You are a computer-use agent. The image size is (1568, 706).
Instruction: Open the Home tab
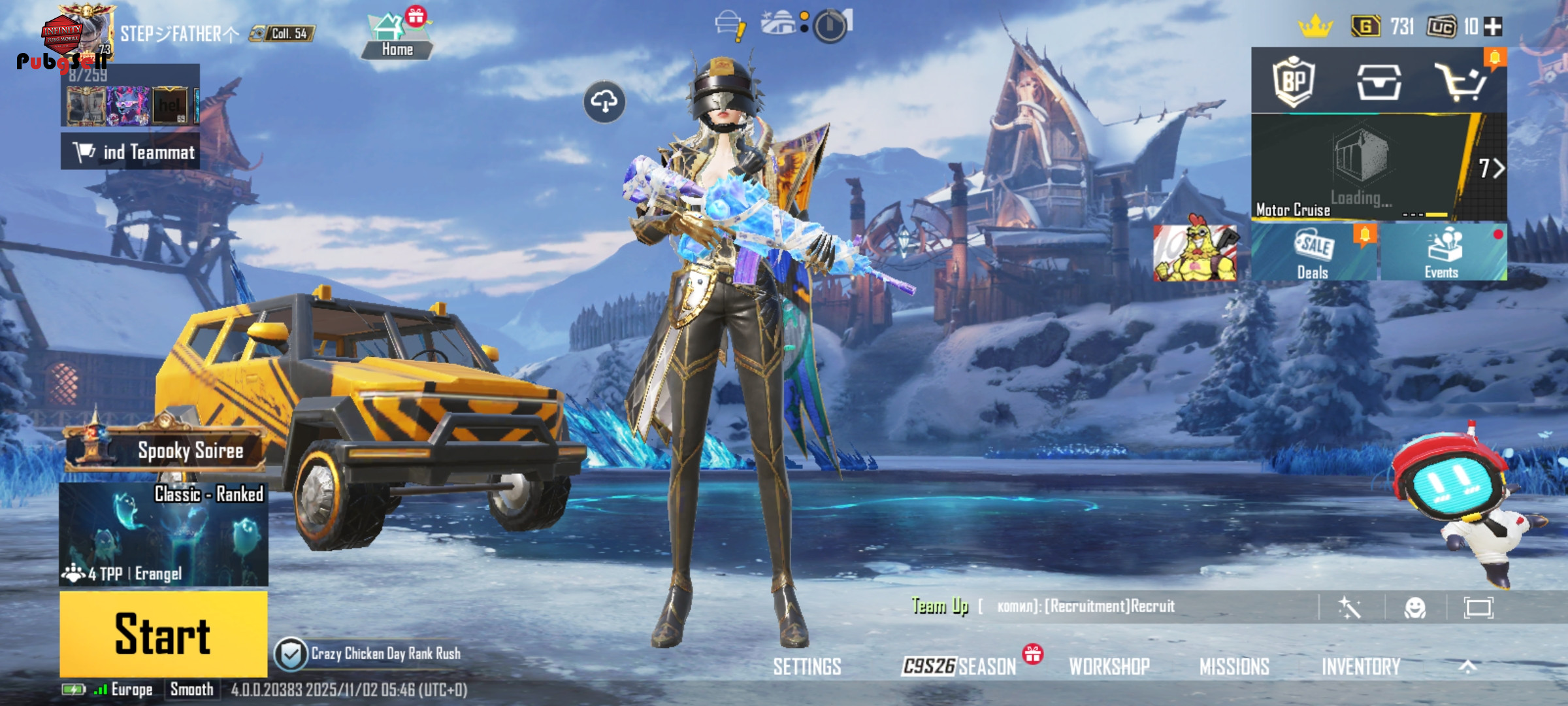(x=397, y=37)
